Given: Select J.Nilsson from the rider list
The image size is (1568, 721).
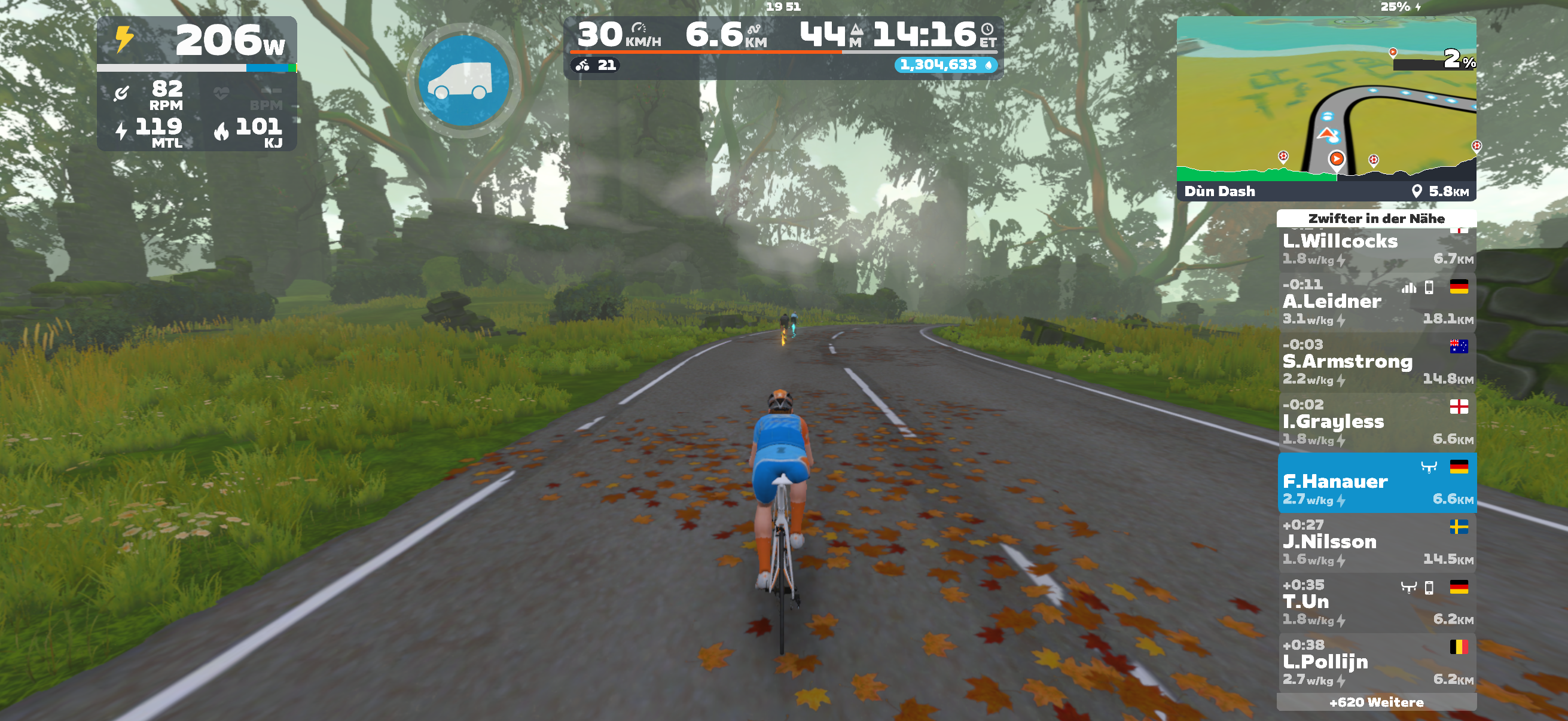Looking at the screenshot, I should 1375,542.
